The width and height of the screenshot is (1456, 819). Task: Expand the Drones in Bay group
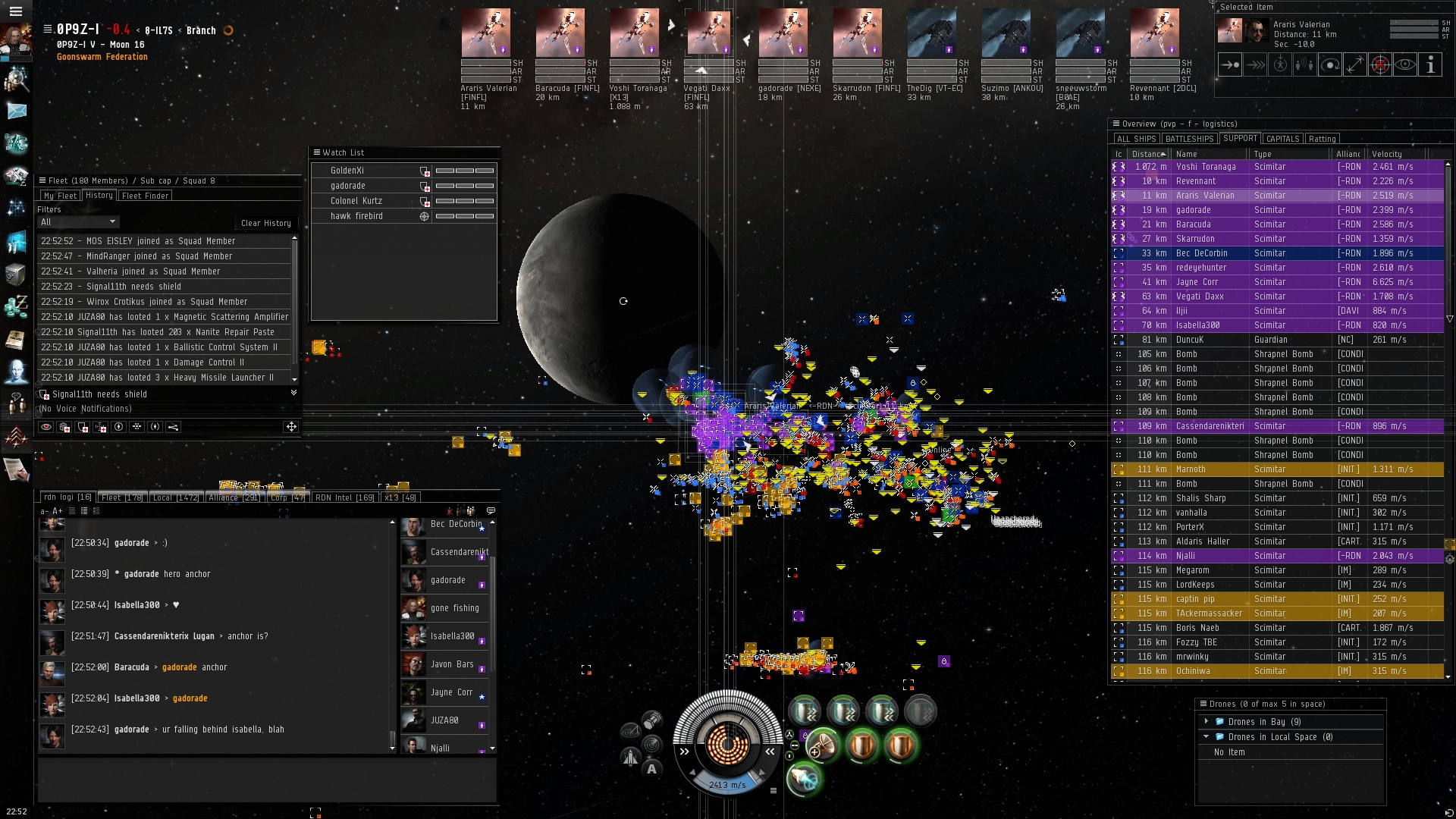pyautogui.click(x=1207, y=721)
